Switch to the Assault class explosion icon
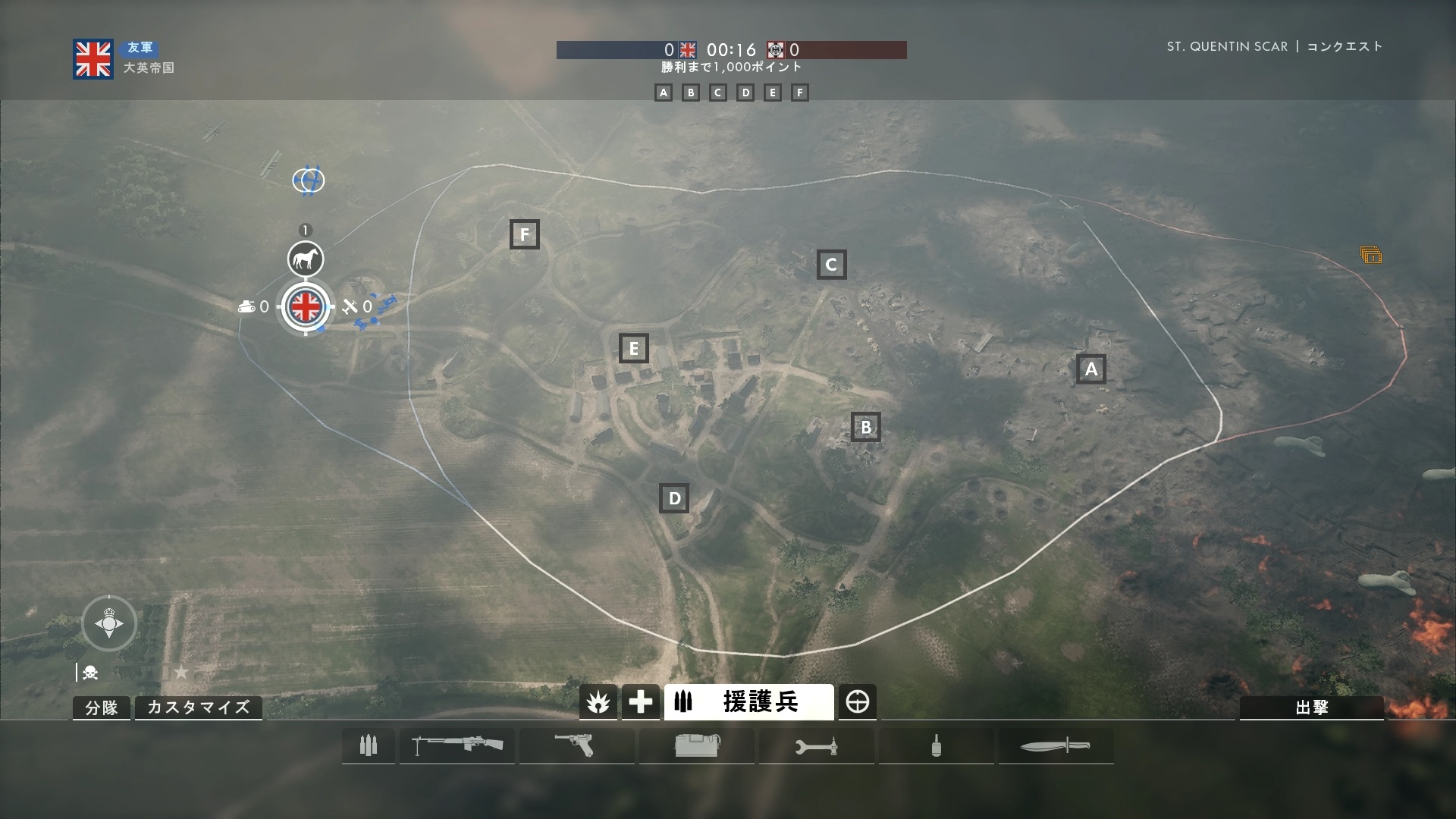This screenshot has width=1456, height=819. (598, 703)
